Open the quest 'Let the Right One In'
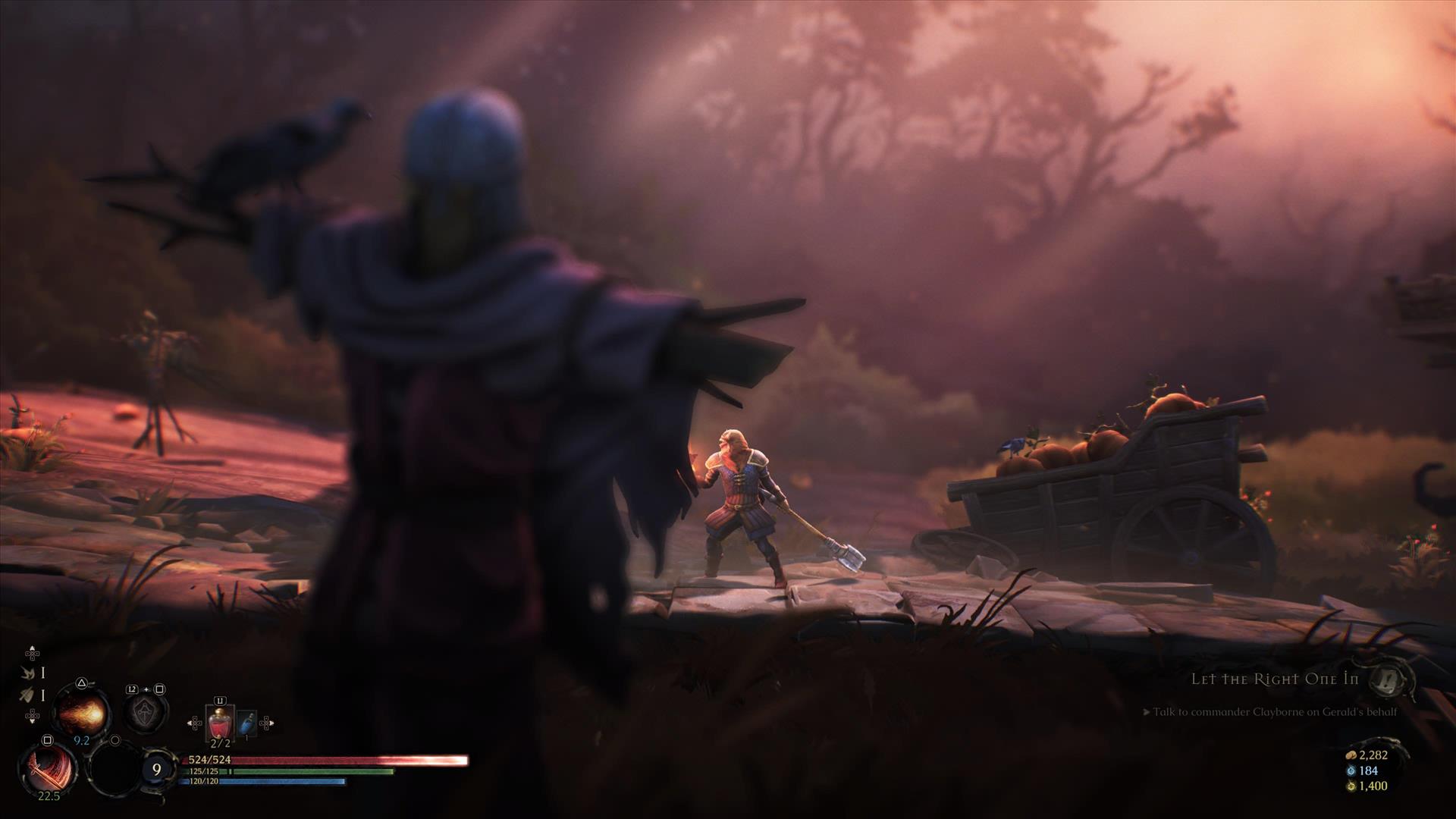Screen dimensions: 1456x819 (x=1275, y=679)
